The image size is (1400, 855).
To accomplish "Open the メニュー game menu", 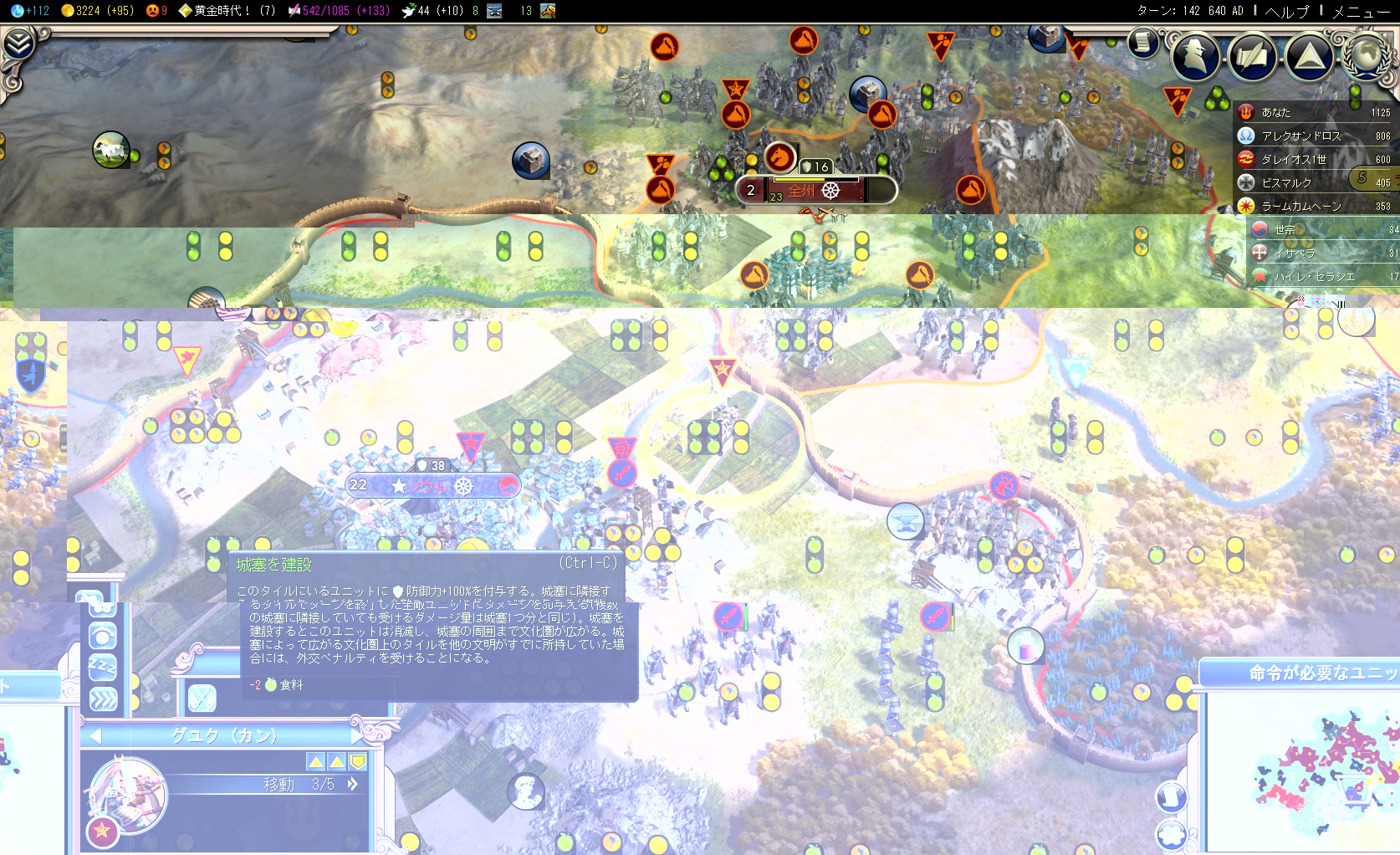I will 1361,11.
